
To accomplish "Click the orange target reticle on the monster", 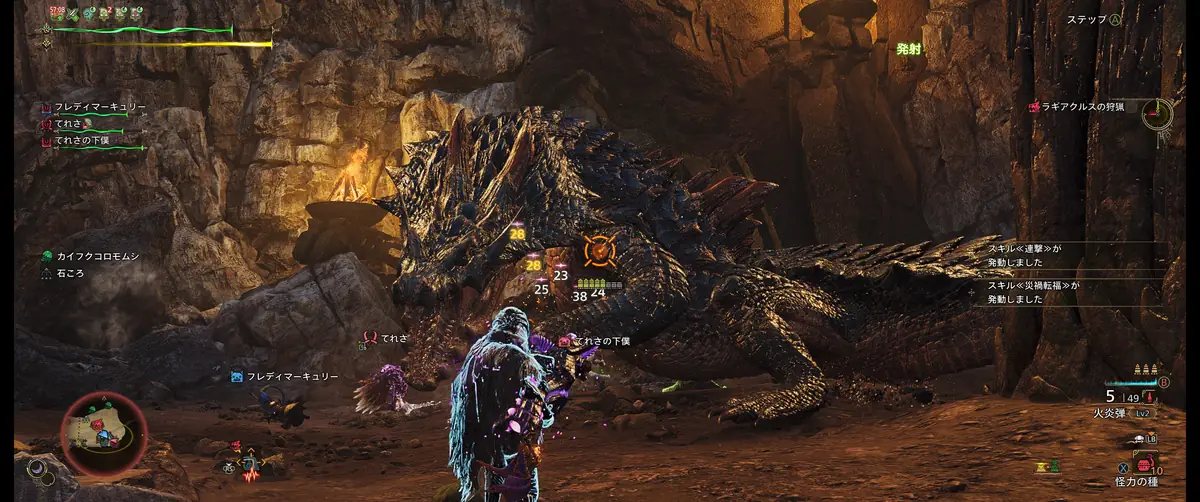I will tap(596, 251).
